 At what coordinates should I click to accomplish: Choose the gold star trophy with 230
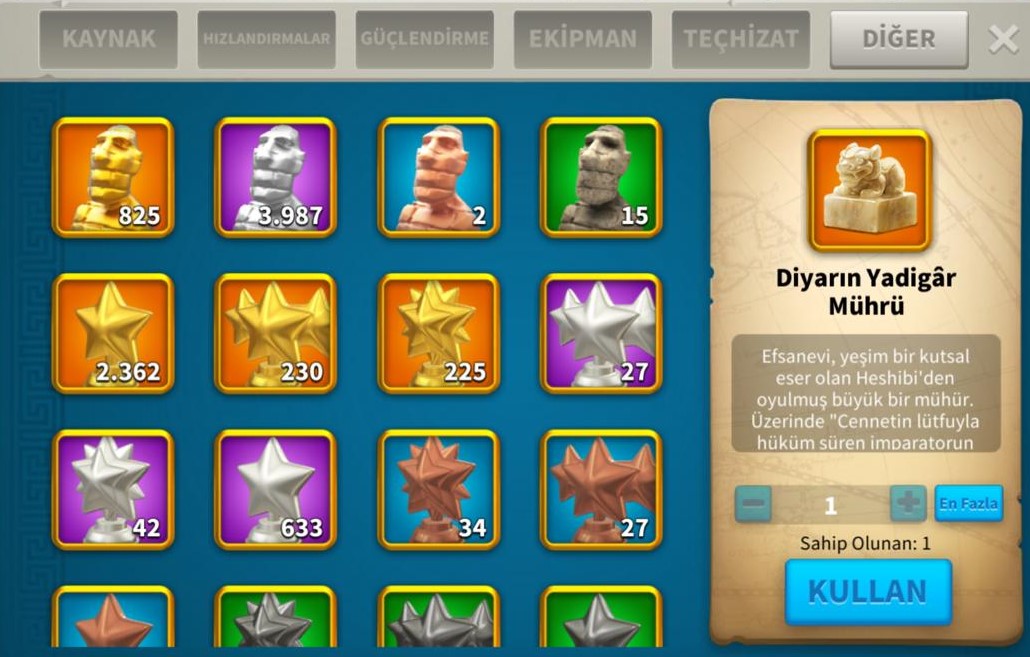[275, 333]
